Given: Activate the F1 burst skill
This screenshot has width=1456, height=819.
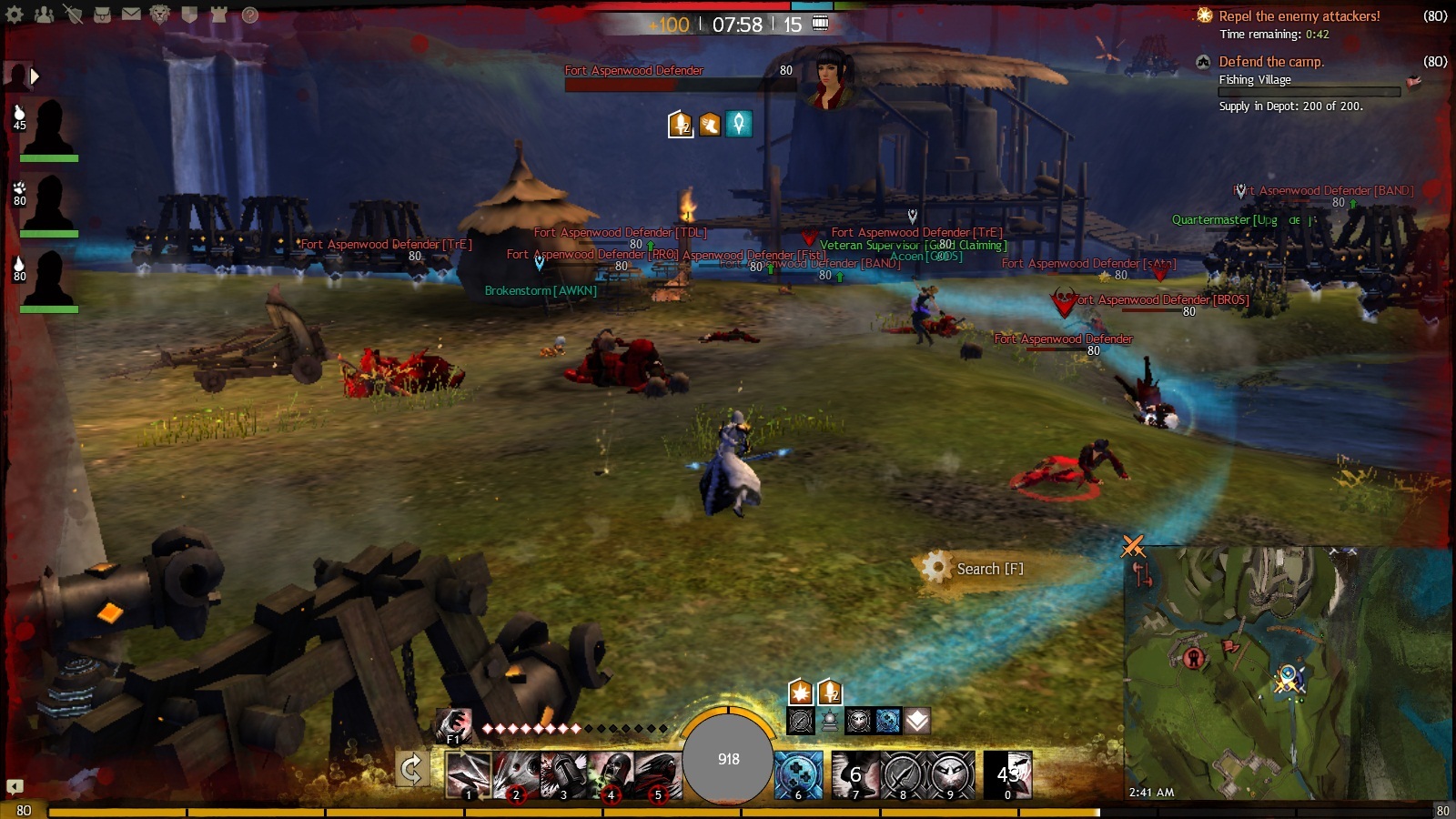Looking at the screenshot, I should click(x=453, y=724).
